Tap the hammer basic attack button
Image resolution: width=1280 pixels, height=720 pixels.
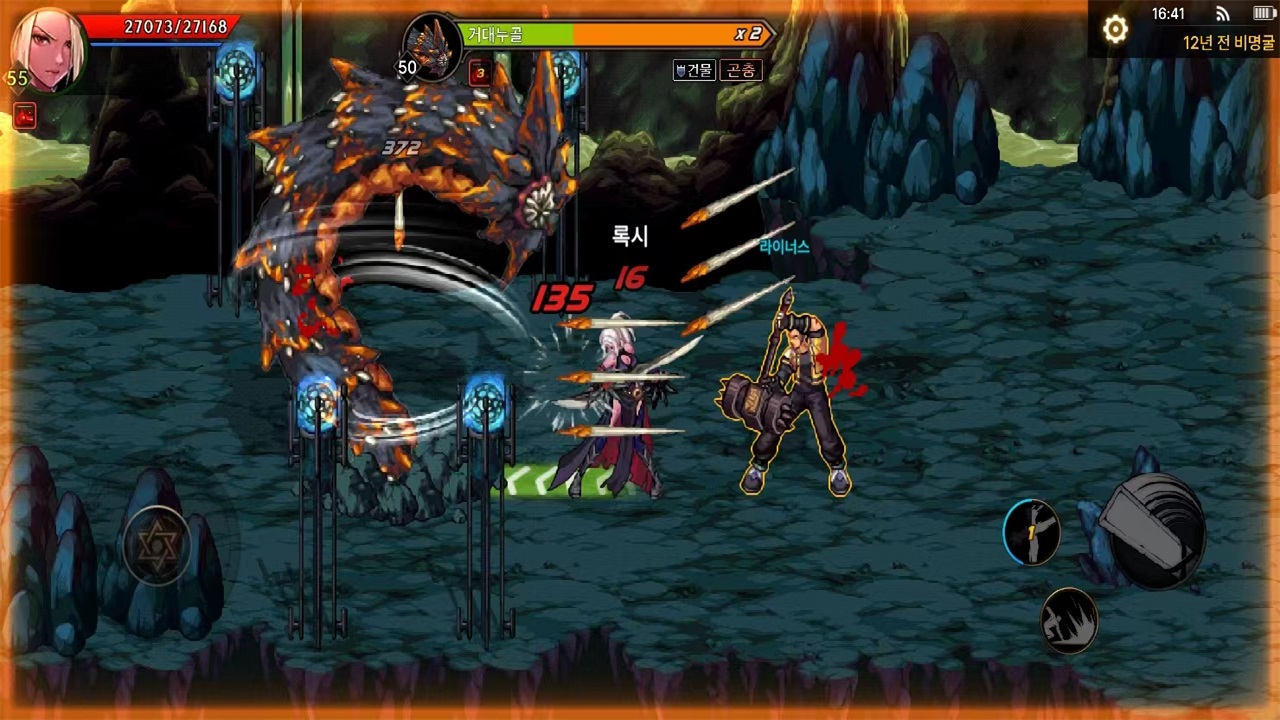[1157, 531]
